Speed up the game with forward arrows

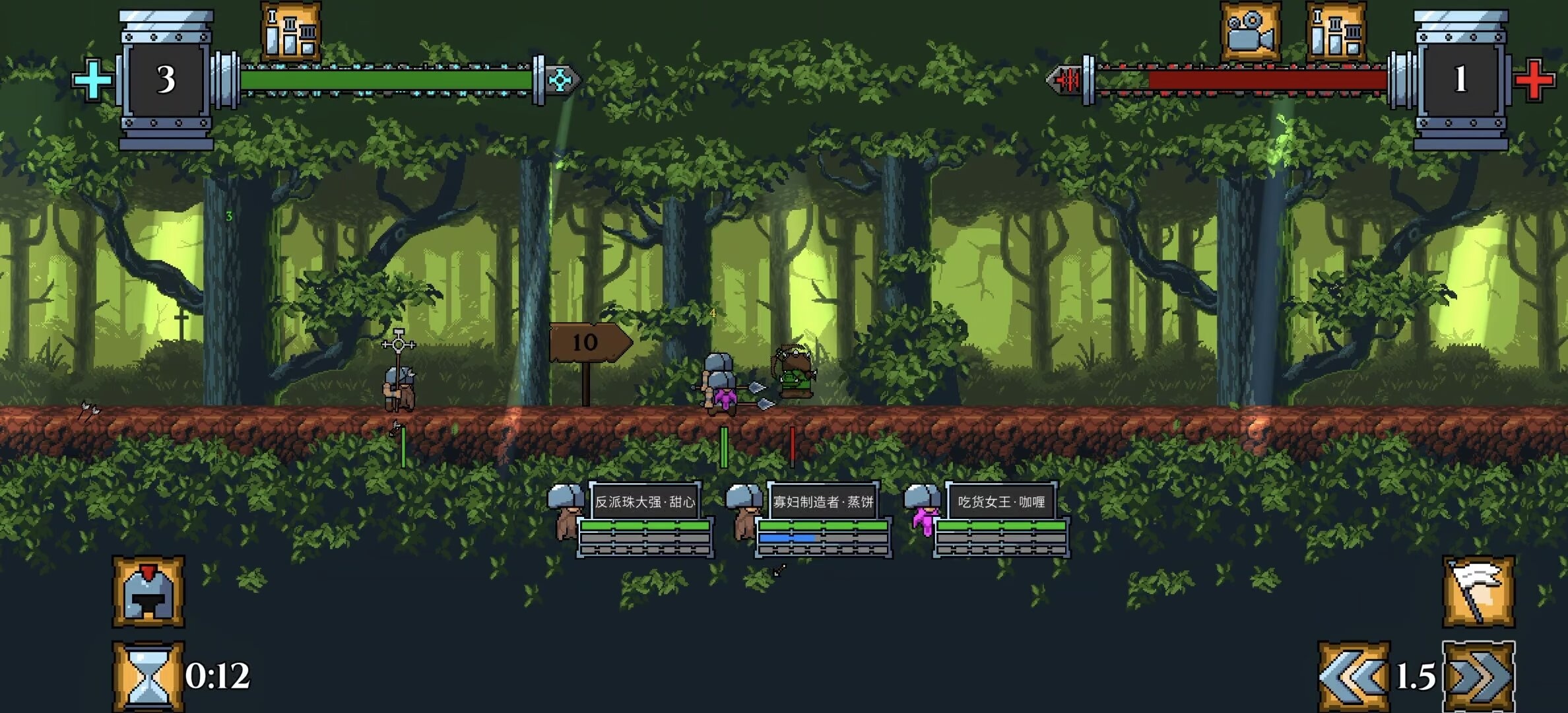tap(1478, 677)
